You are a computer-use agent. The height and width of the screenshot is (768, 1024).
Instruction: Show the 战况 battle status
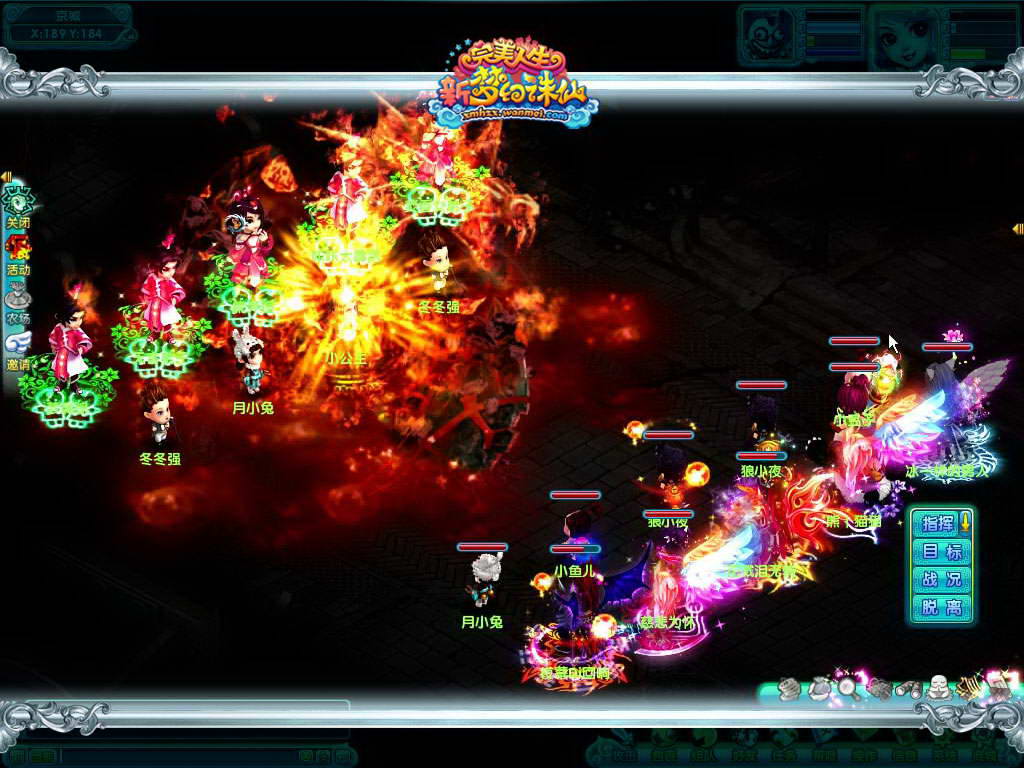[941, 579]
